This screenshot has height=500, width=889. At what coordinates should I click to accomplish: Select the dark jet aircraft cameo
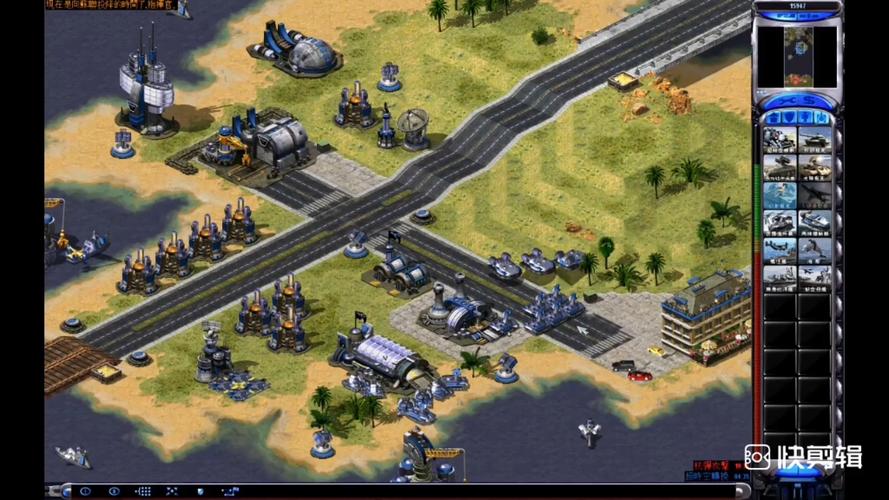click(x=814, y=194)
